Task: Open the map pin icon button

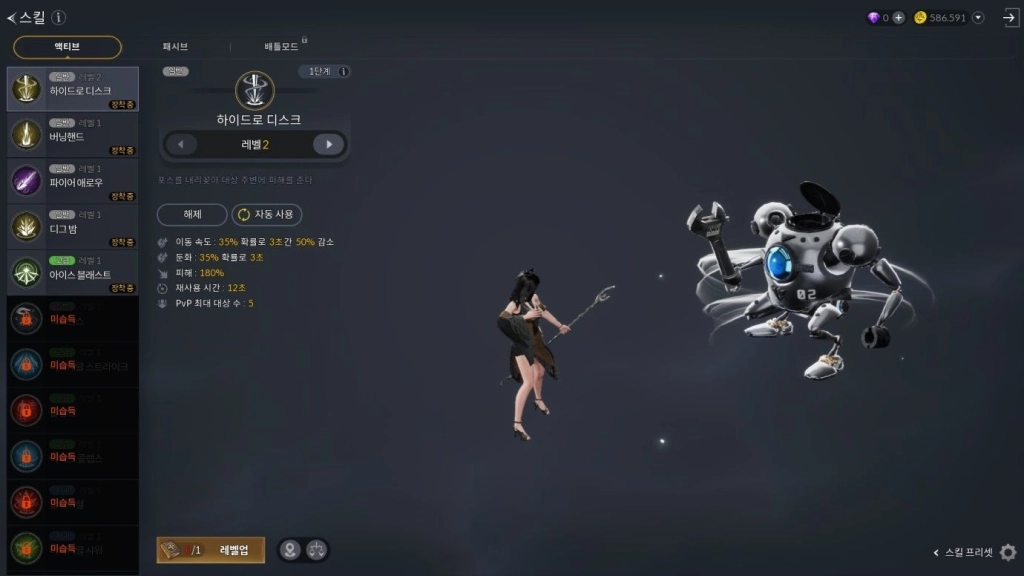Action: point(290,550)
